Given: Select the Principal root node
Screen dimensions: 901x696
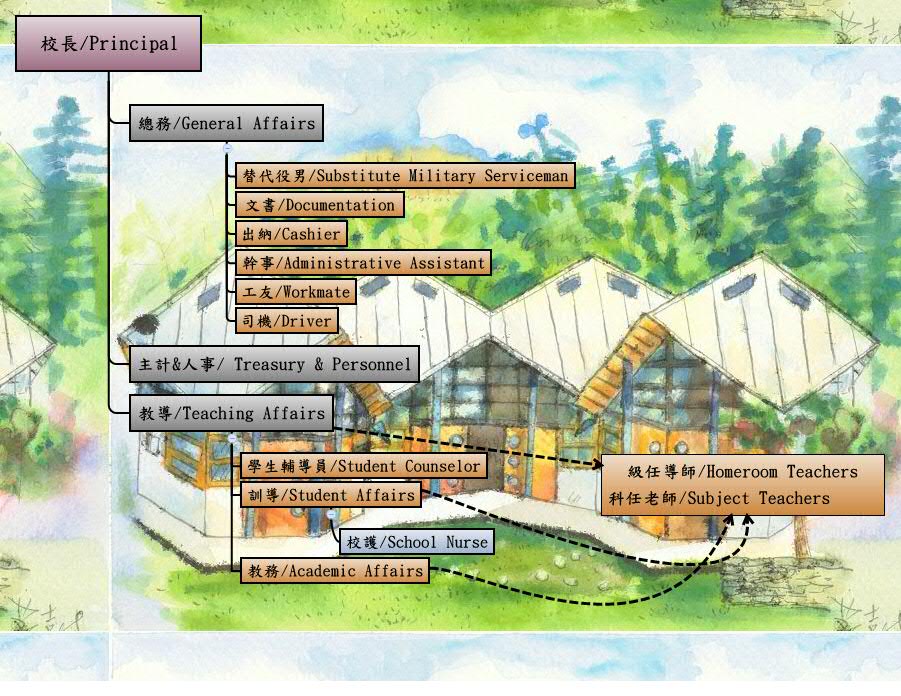Looking at the screenshot, I should [108, 44].
